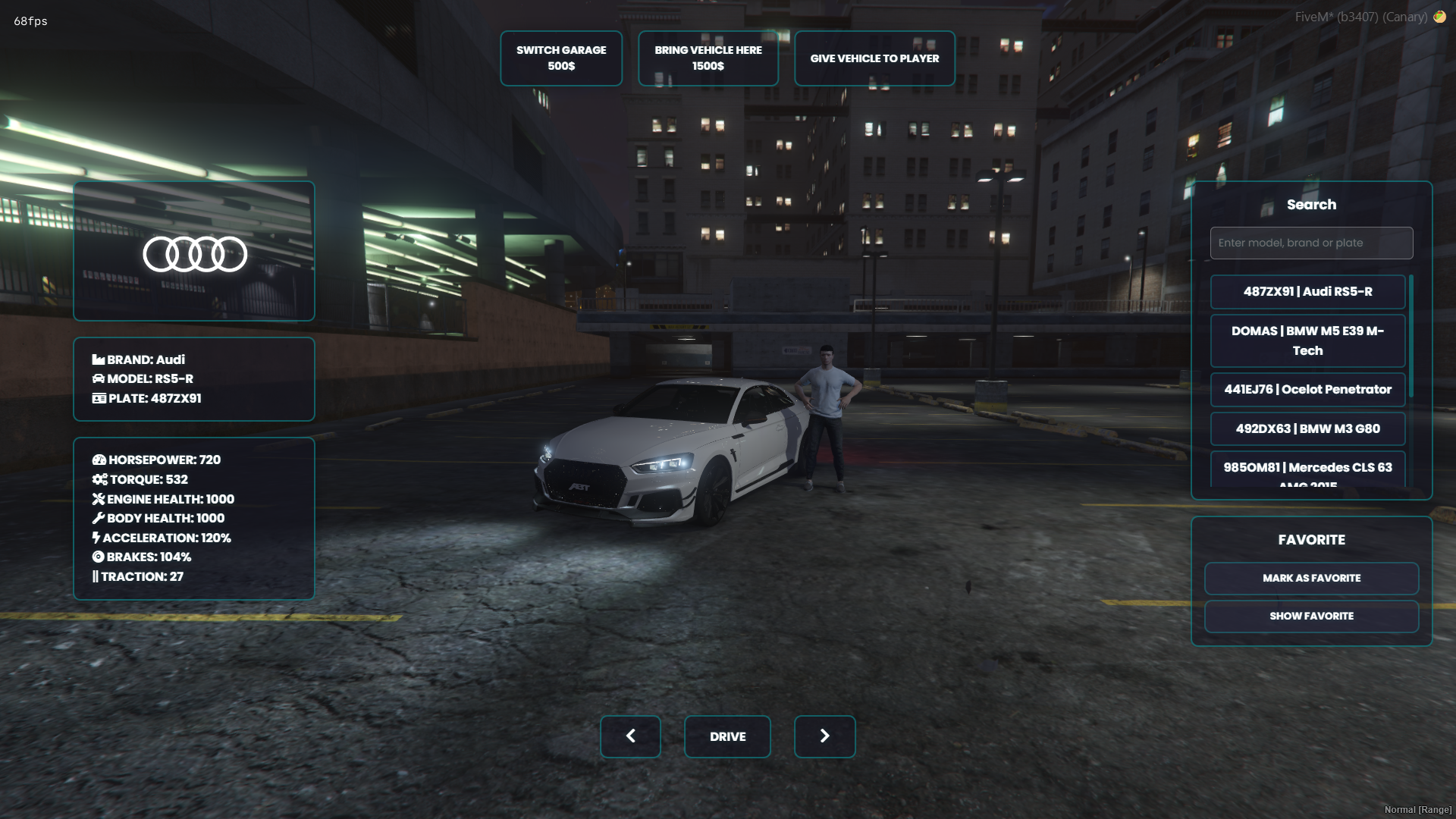The width and height of the screenshot is (1456, 819).
Task: Mark this vehicle as favorite
Action: [x=1311, y=579]
